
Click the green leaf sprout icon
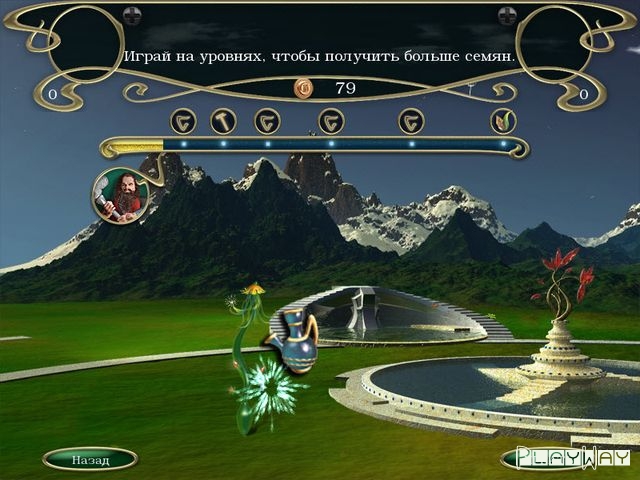(x=503, y=121)
